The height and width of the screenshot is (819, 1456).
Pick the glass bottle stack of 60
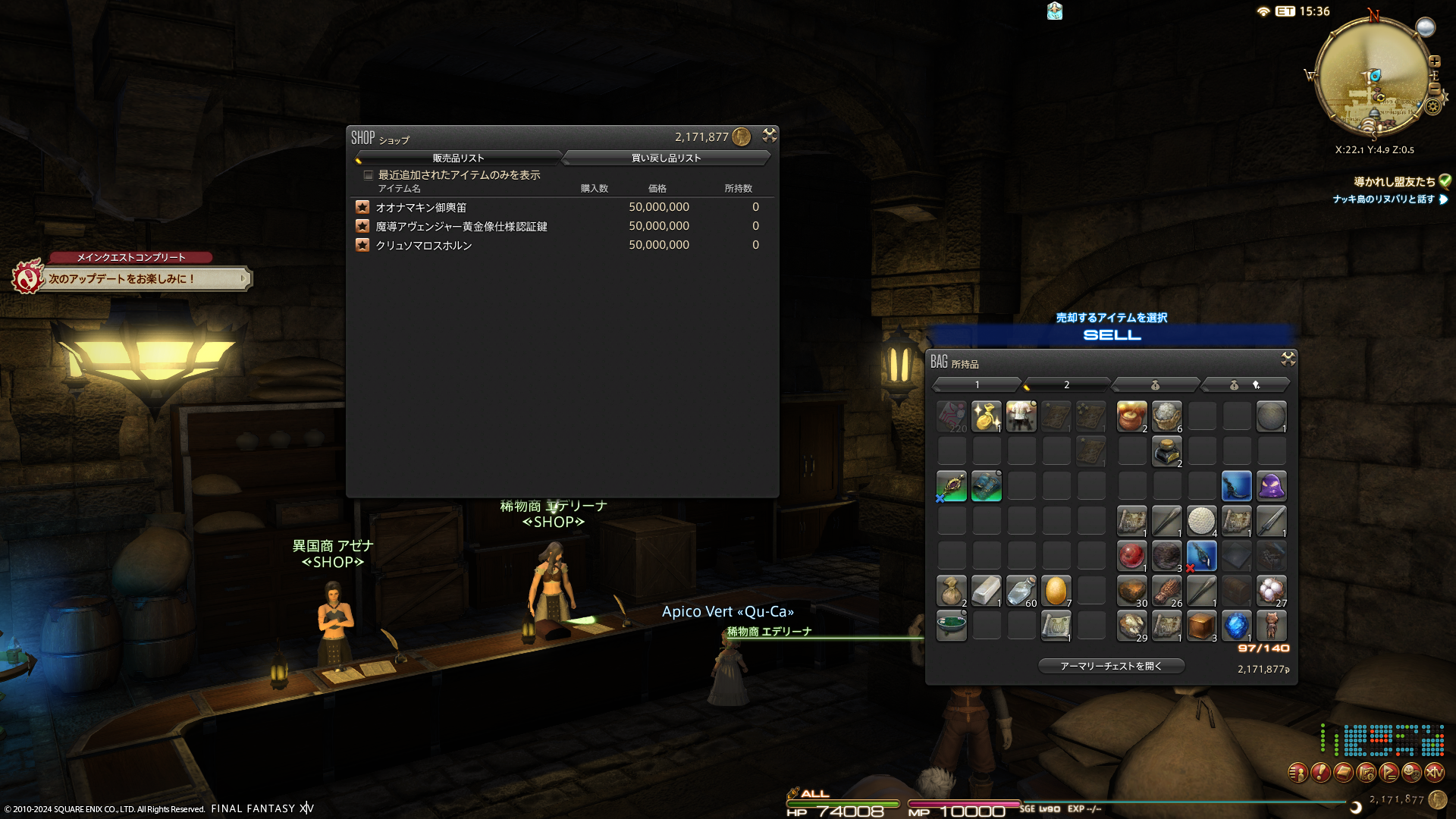[1021, 591]
